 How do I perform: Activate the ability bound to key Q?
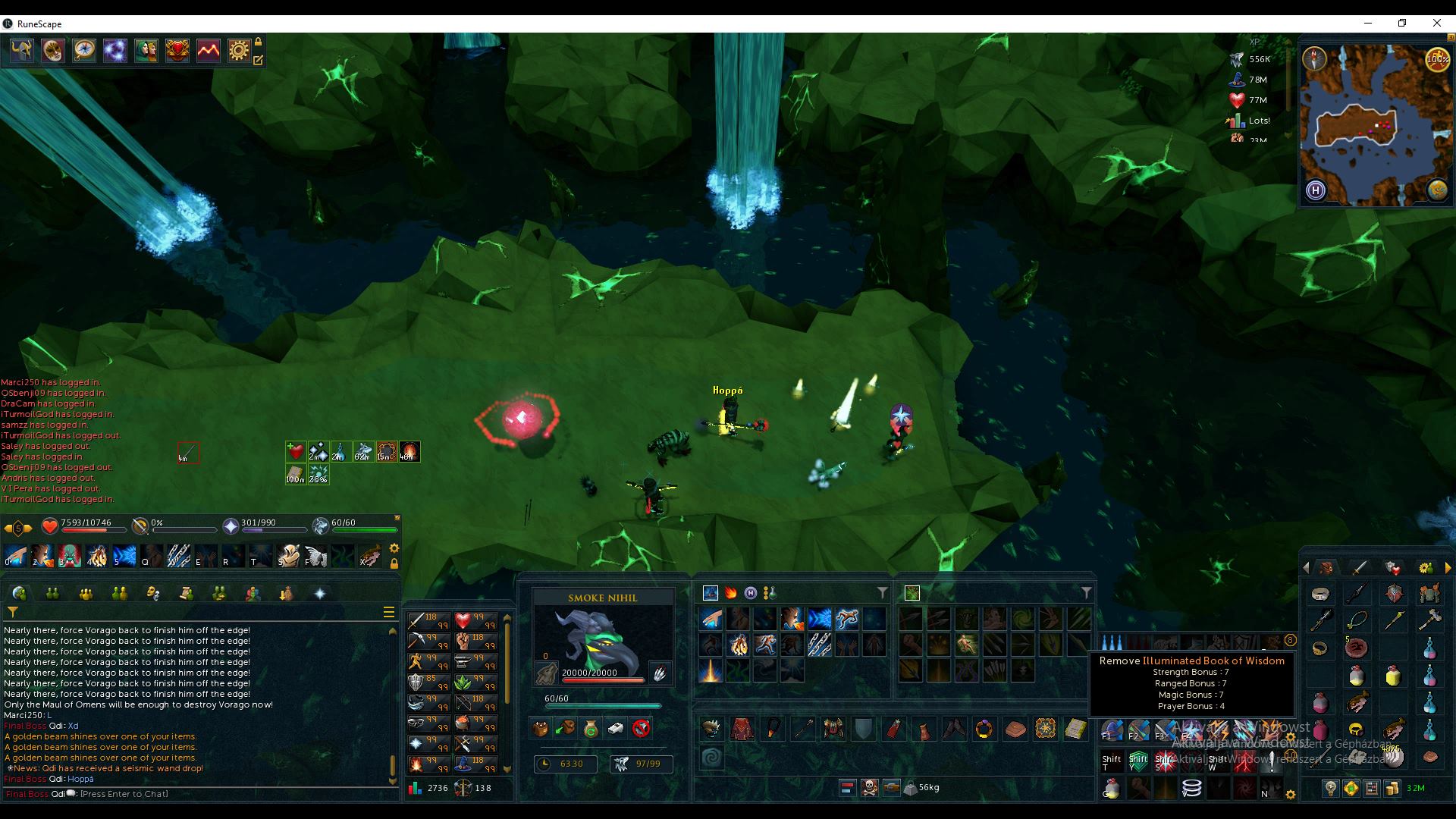coord(152,556)
